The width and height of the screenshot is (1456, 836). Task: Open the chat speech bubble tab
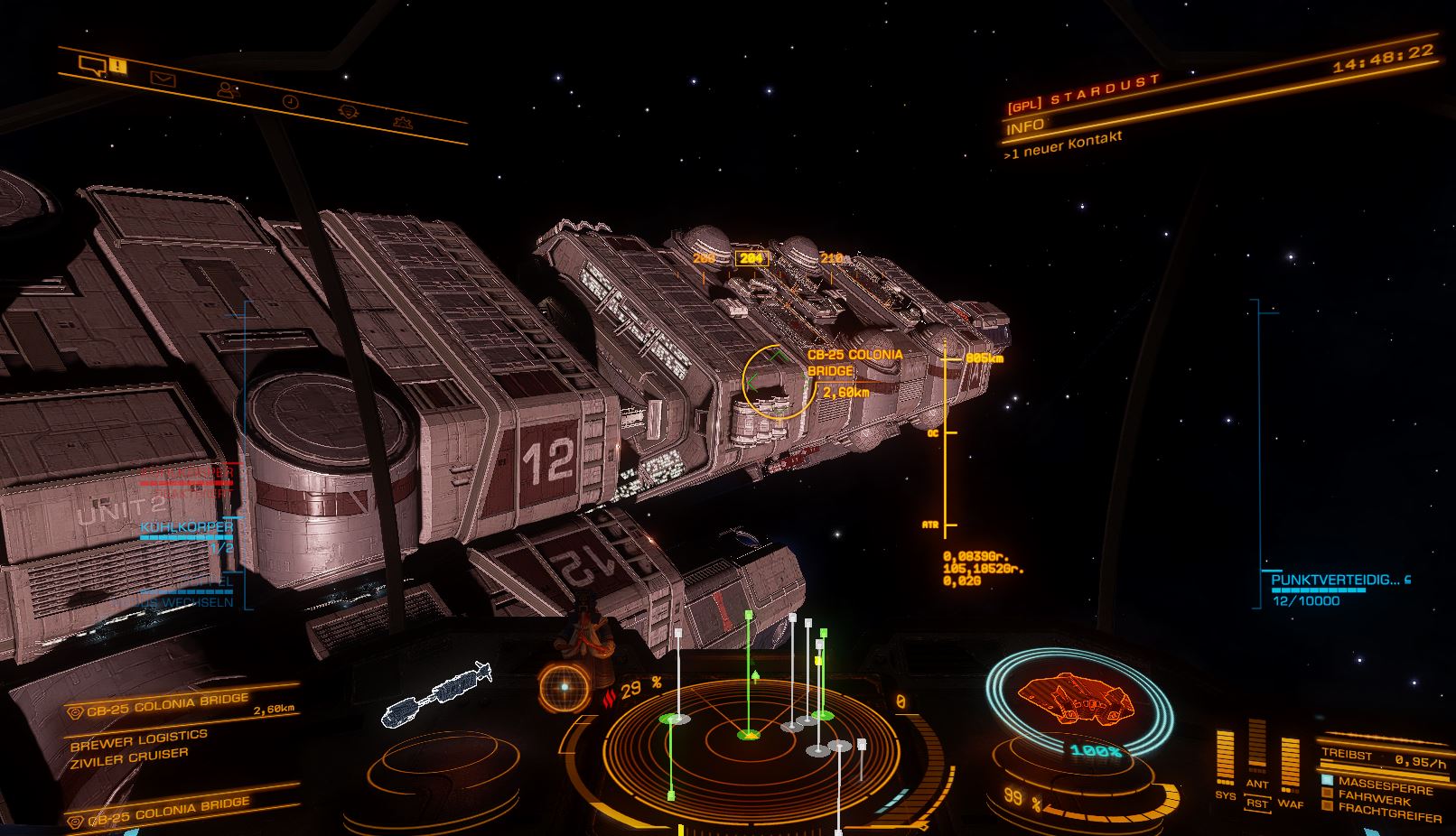92,64
